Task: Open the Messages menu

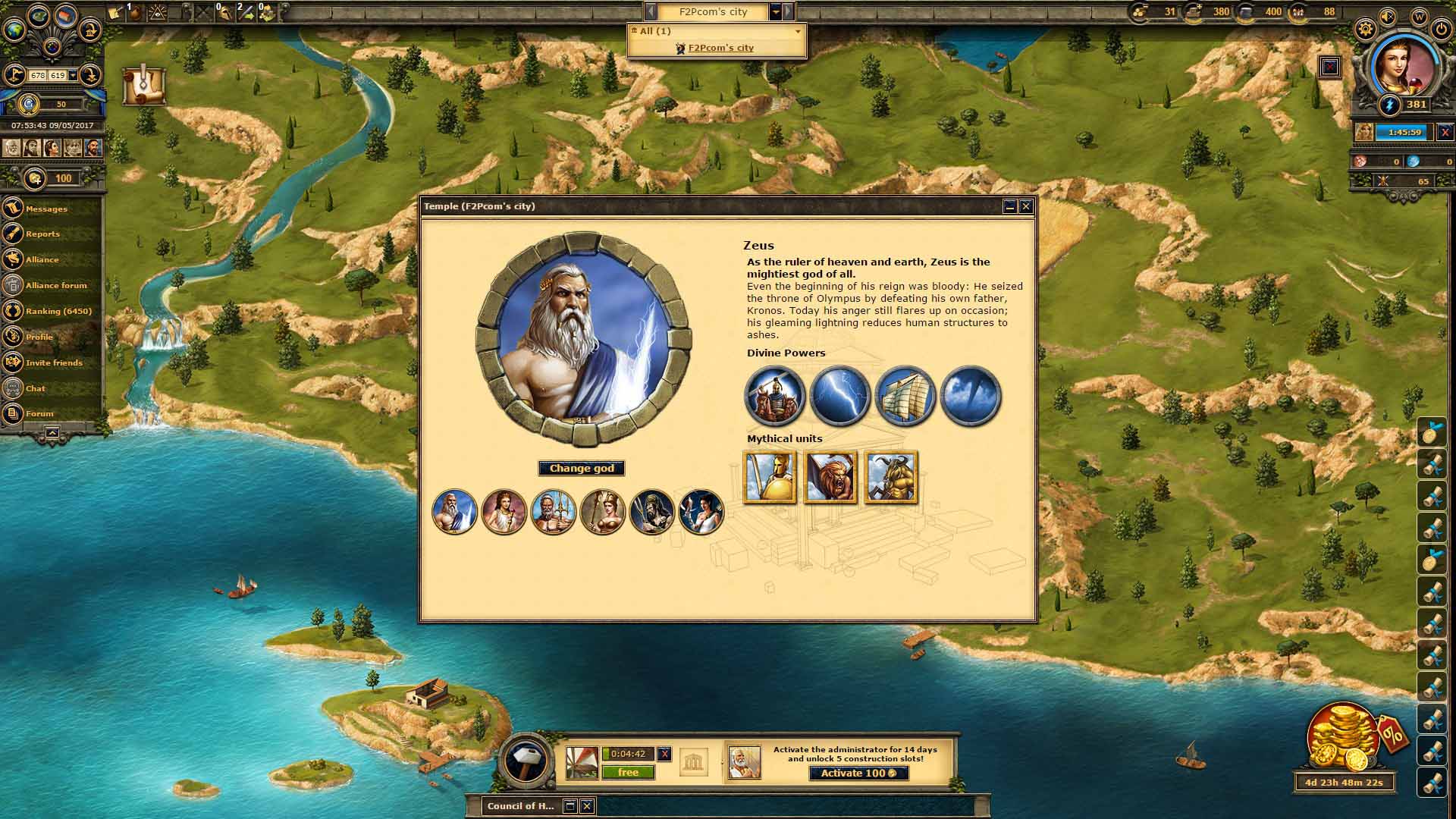Action: pyautogui.click(x=46, y=209)
